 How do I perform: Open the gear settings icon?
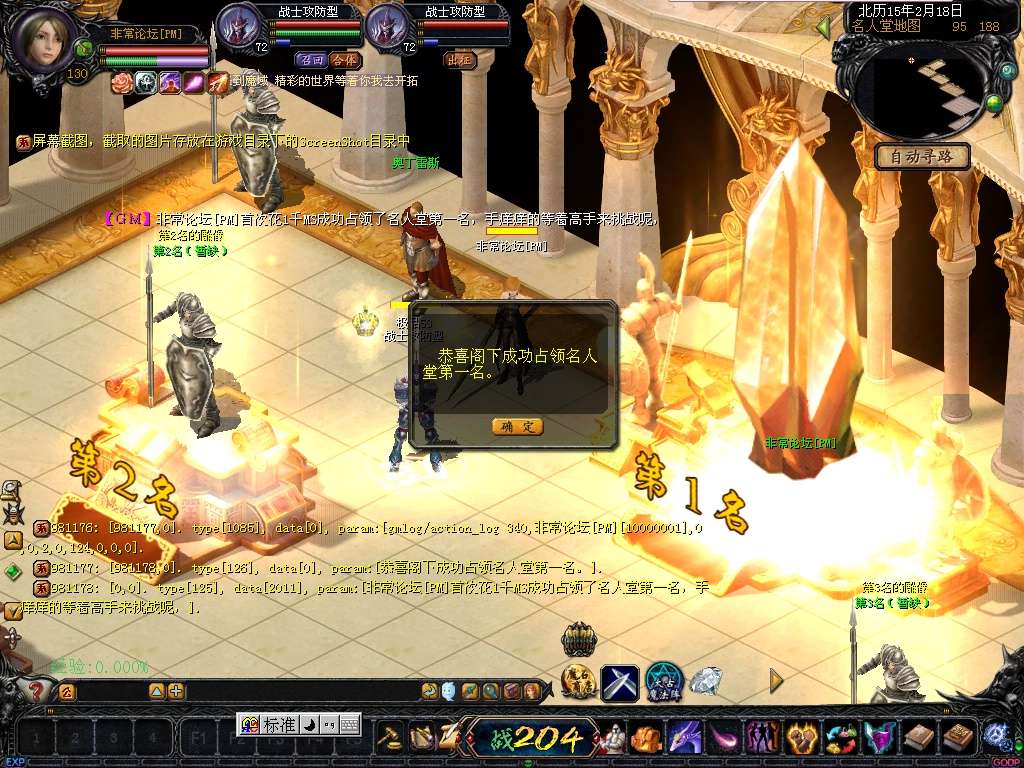tap(996, 735)
